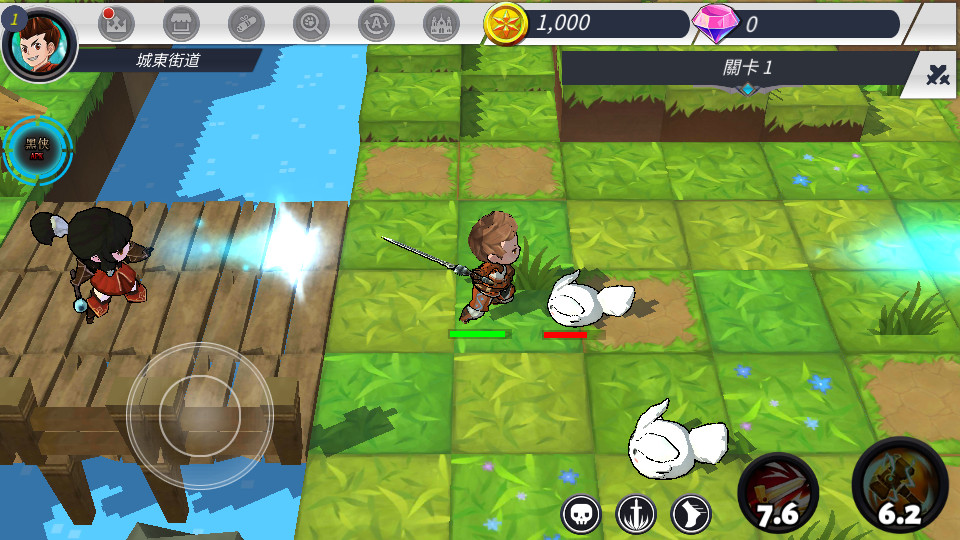Open the player portrait profile
The image size is (960, 540).
[x=40, y=40]
